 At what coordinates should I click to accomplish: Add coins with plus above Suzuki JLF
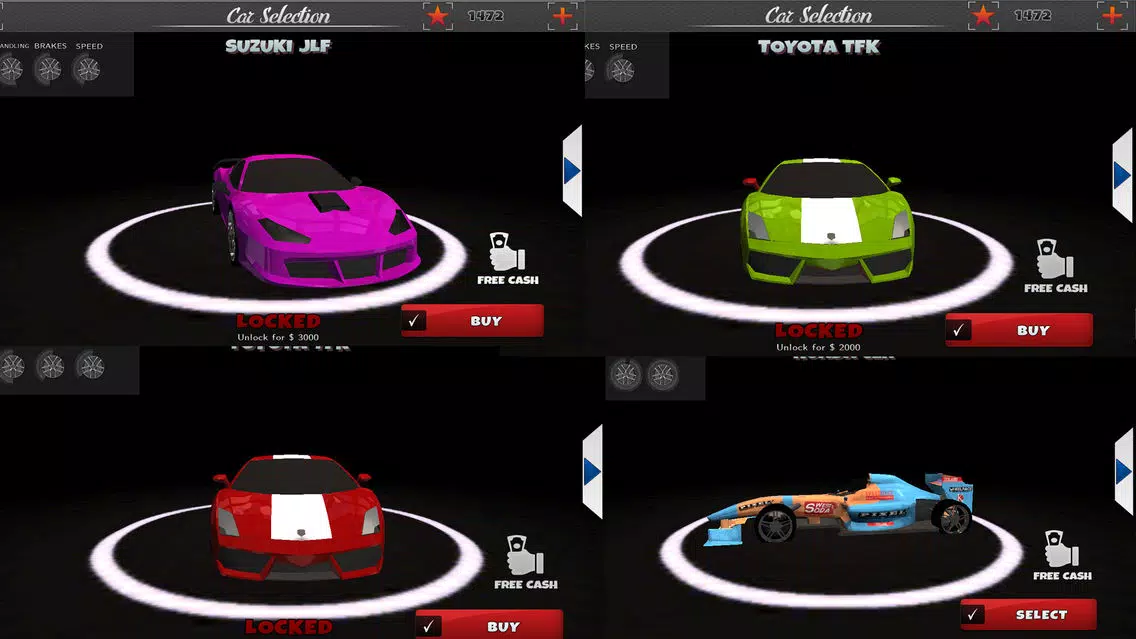563,16
